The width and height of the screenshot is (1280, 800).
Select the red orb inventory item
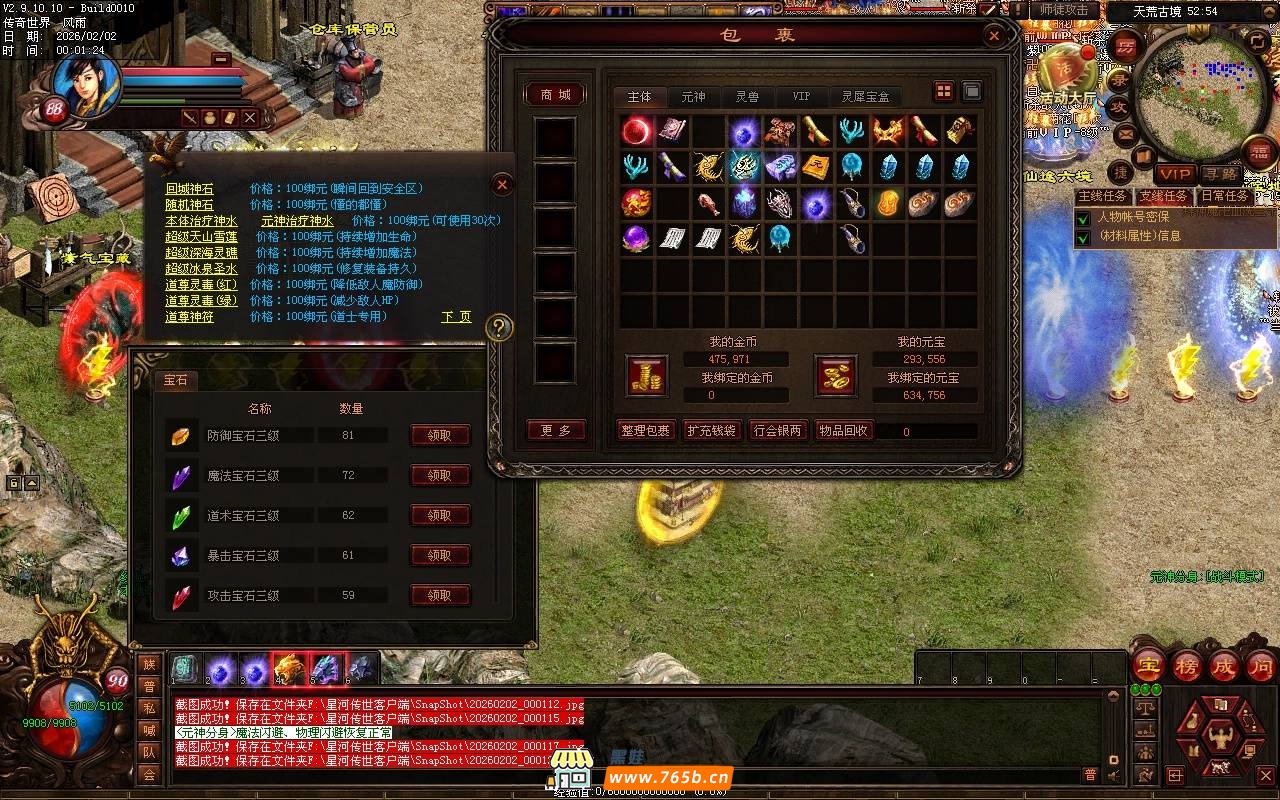click(636, 131)
